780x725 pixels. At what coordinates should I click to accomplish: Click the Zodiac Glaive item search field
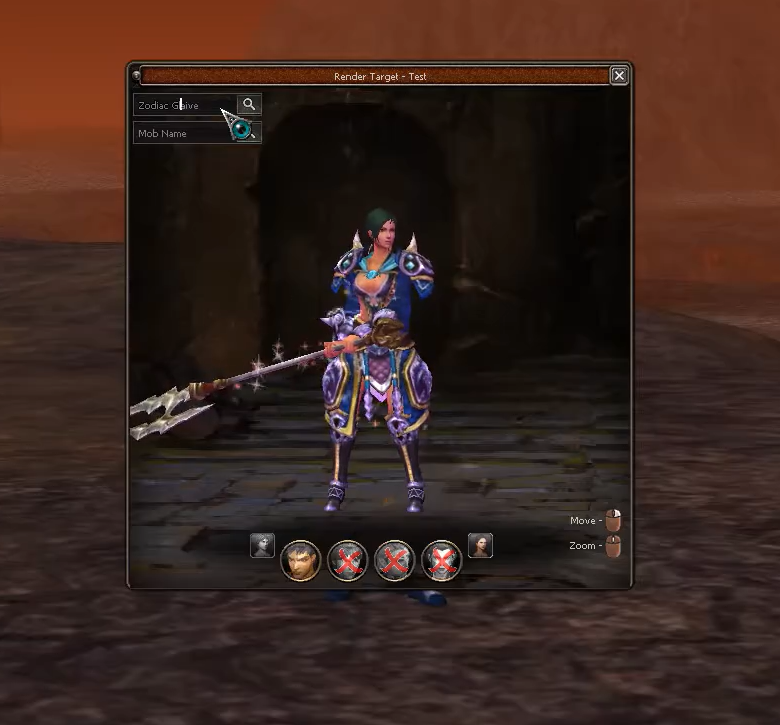coord(185,105)
